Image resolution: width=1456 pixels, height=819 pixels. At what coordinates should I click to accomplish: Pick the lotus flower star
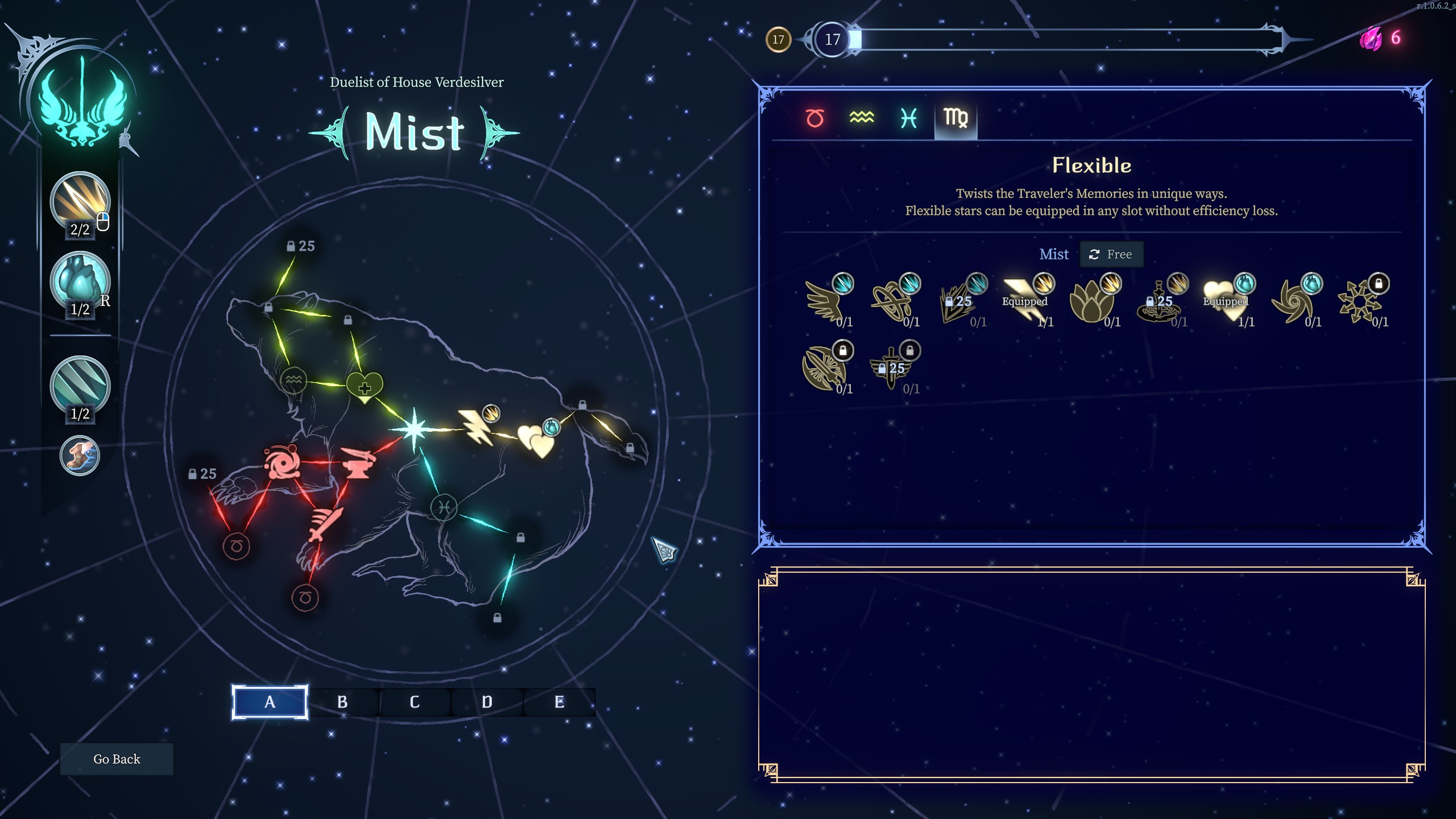pos(1091,303)
